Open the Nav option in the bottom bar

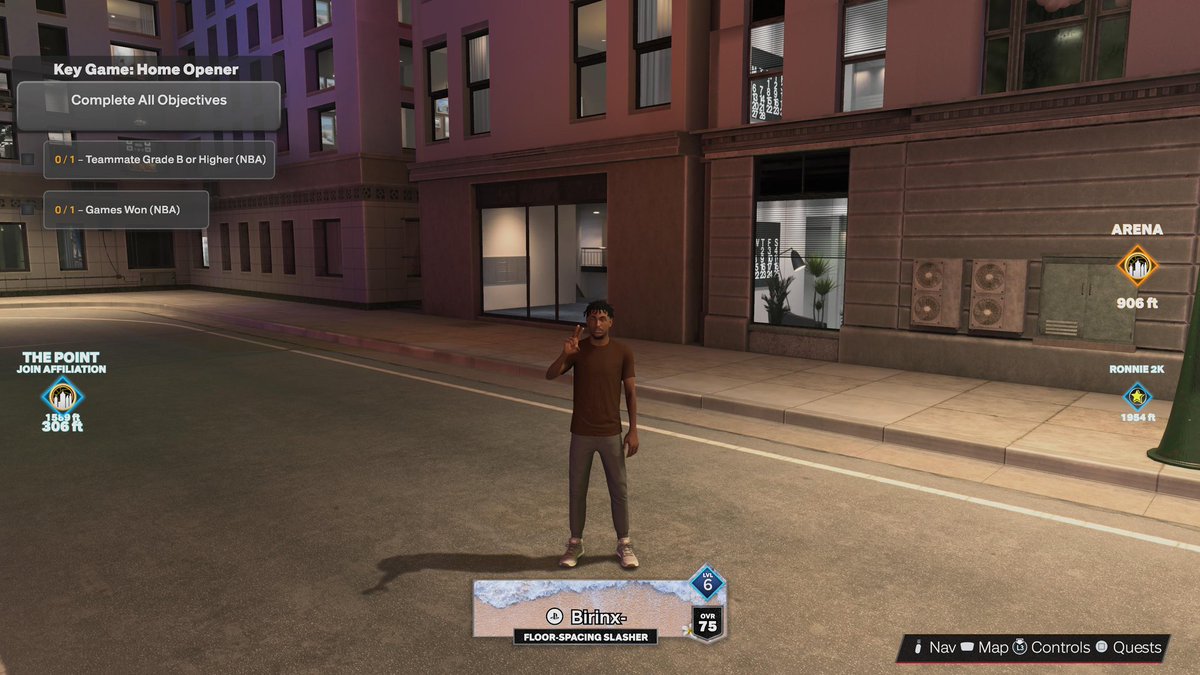pyautogui.click(x=933, y=648)
